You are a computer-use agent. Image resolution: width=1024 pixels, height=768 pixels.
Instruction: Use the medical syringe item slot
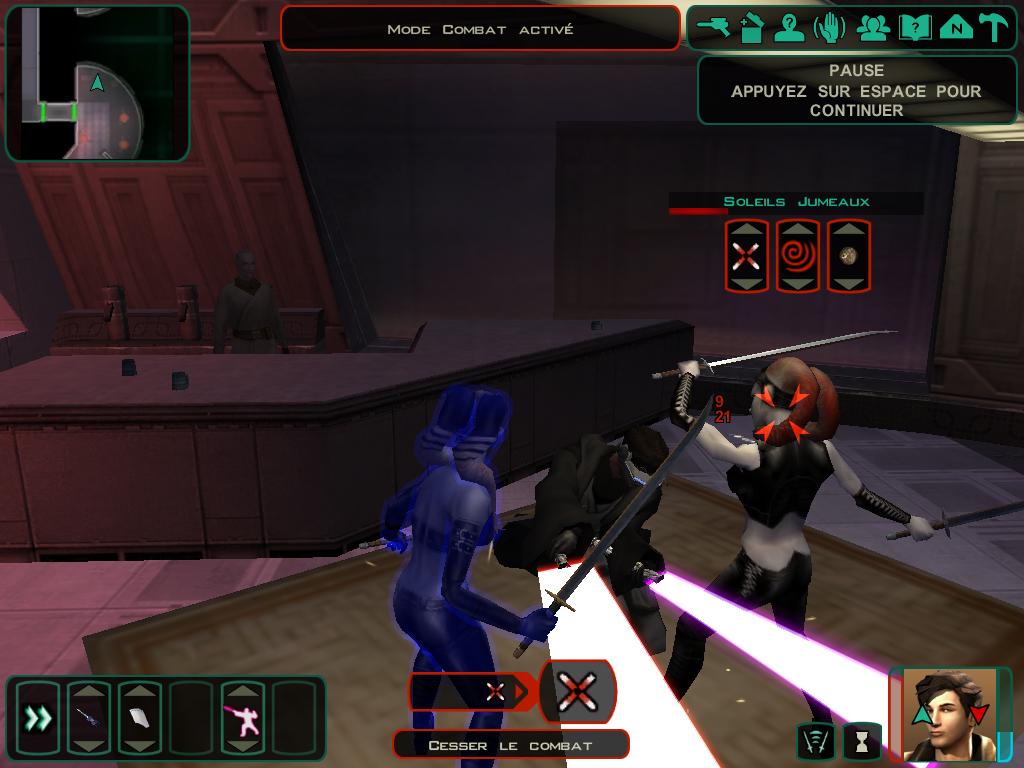coord(89,717)
